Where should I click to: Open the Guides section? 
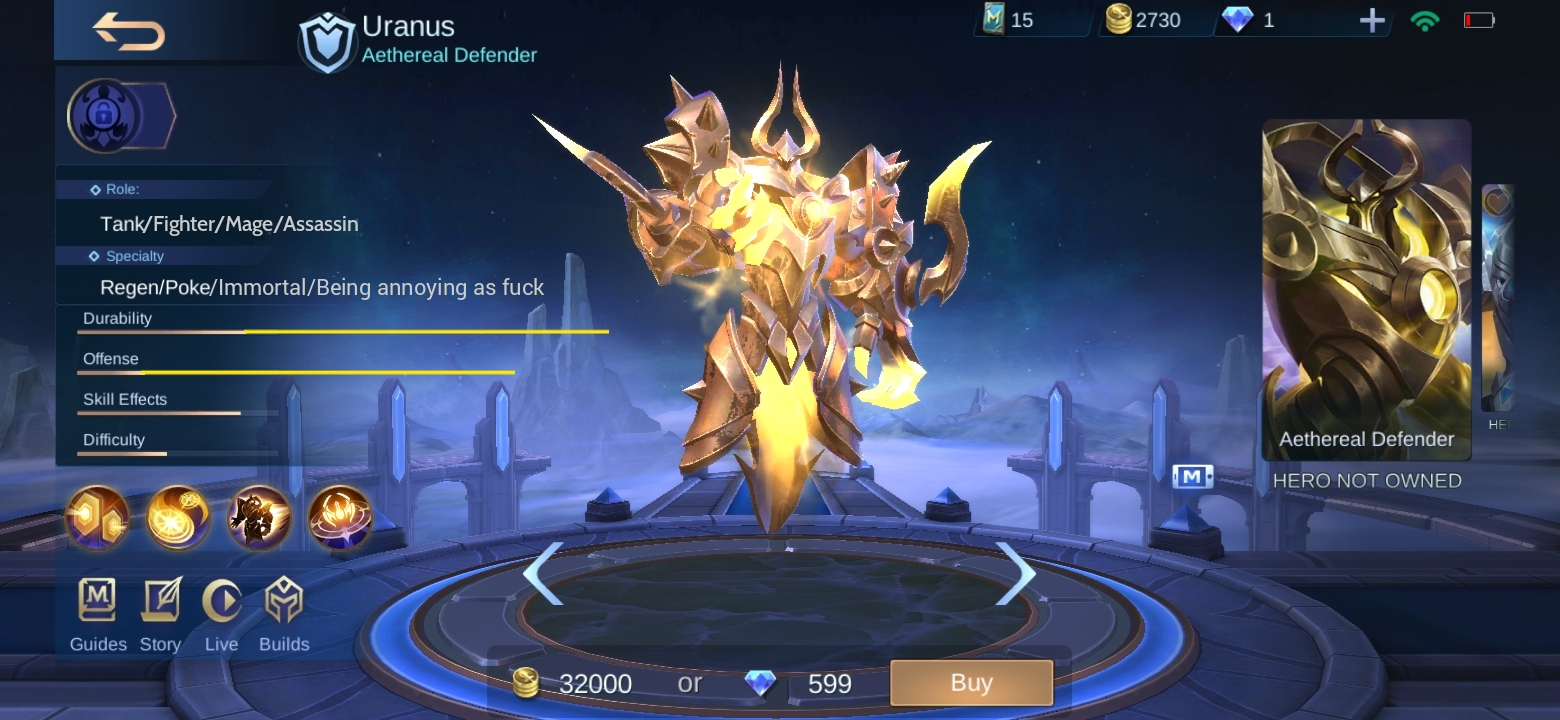(98, 614)
